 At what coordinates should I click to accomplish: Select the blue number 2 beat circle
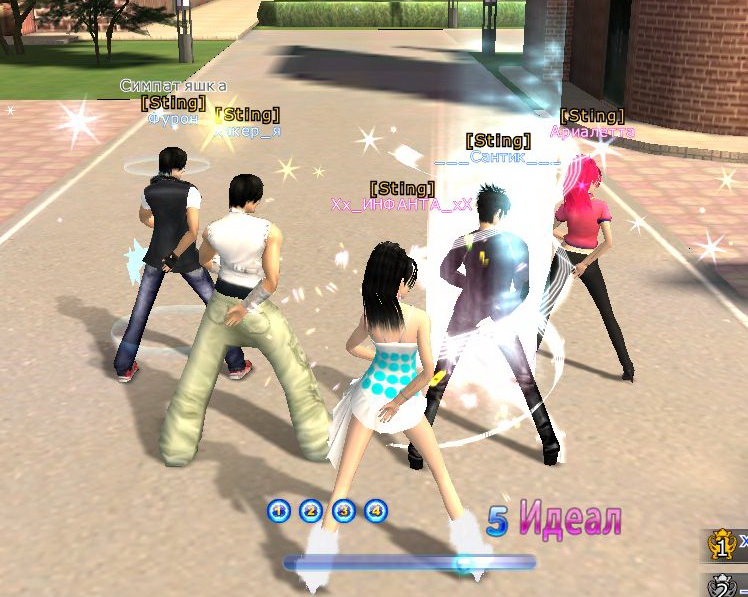311,512
